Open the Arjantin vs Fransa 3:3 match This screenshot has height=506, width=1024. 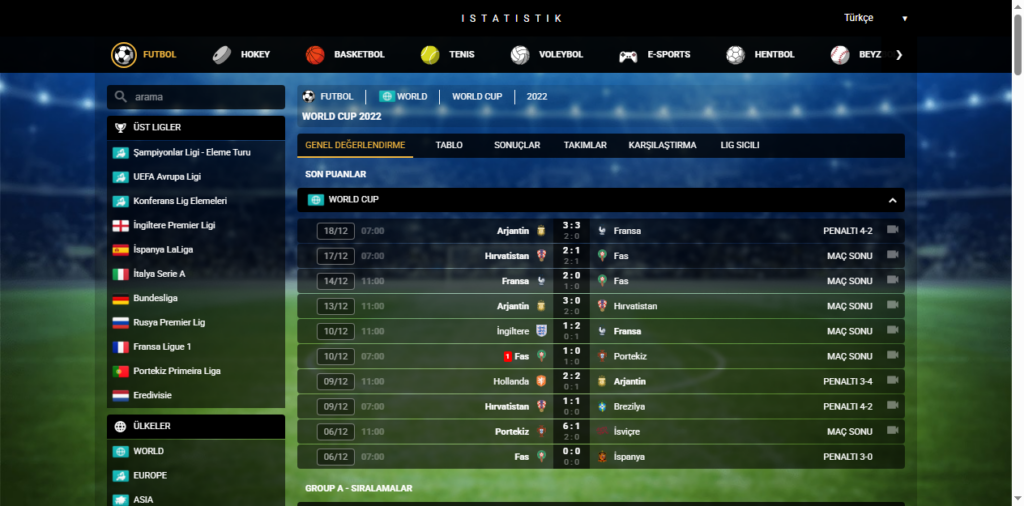tap(572, 231)
